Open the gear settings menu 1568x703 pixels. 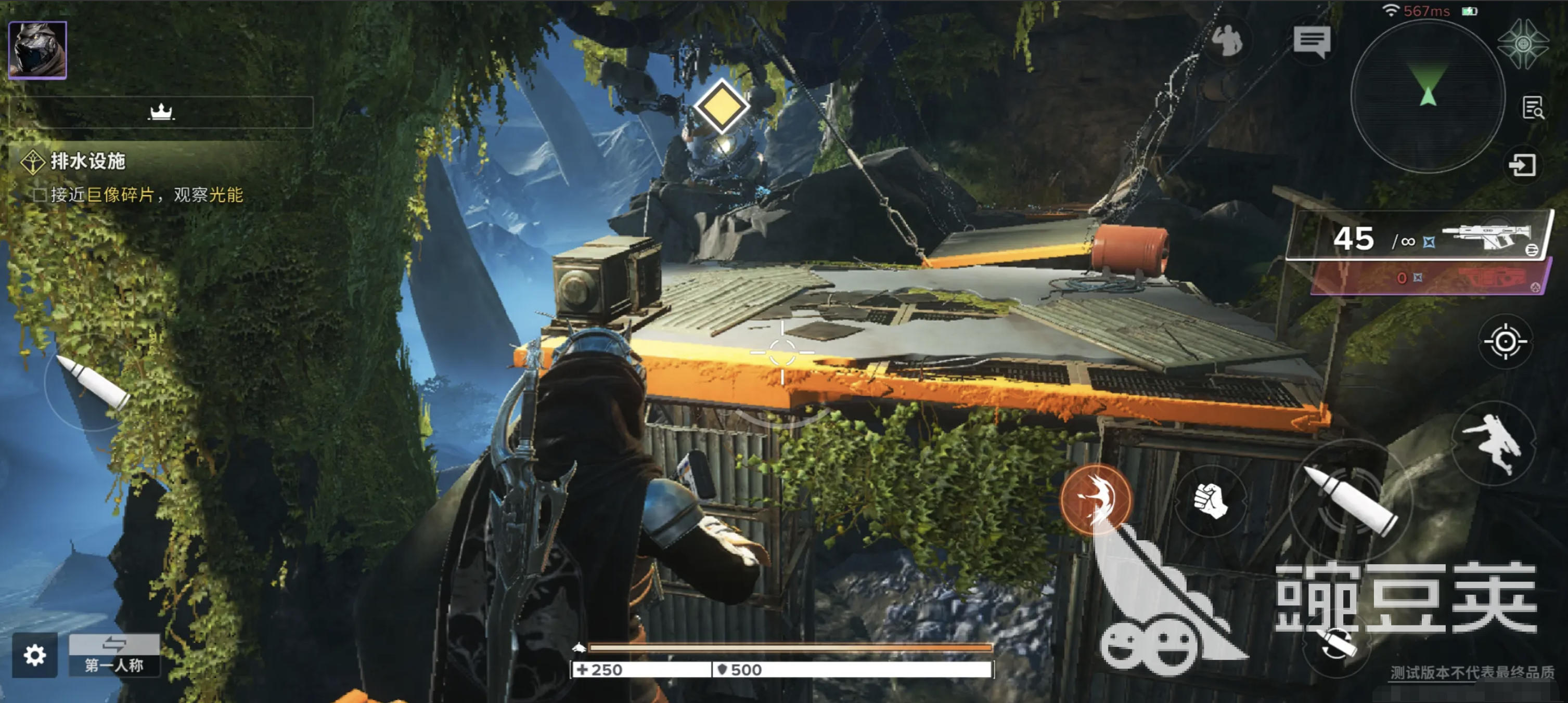tap(35, 655)
